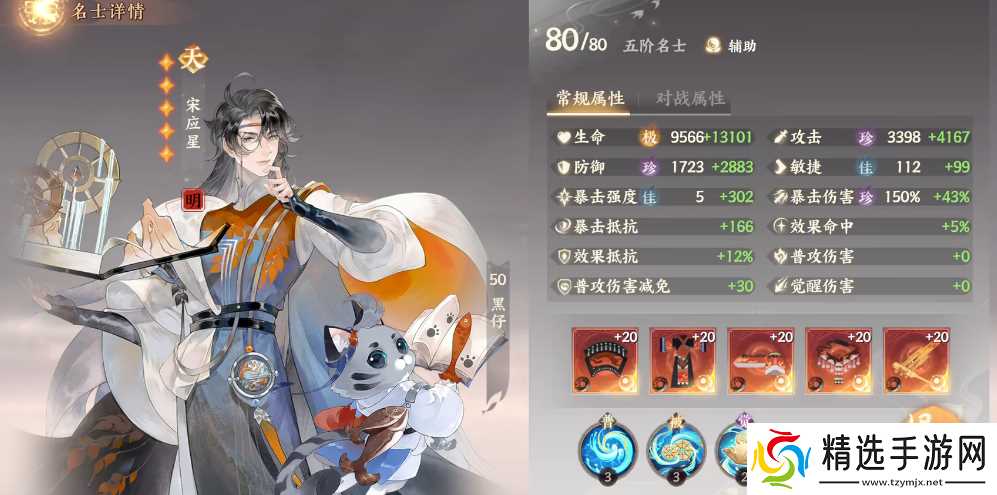The width and height of the screenshot is (997, 495).
Task: Open the 对战属性 tab
Action: (x=689, y=98)
